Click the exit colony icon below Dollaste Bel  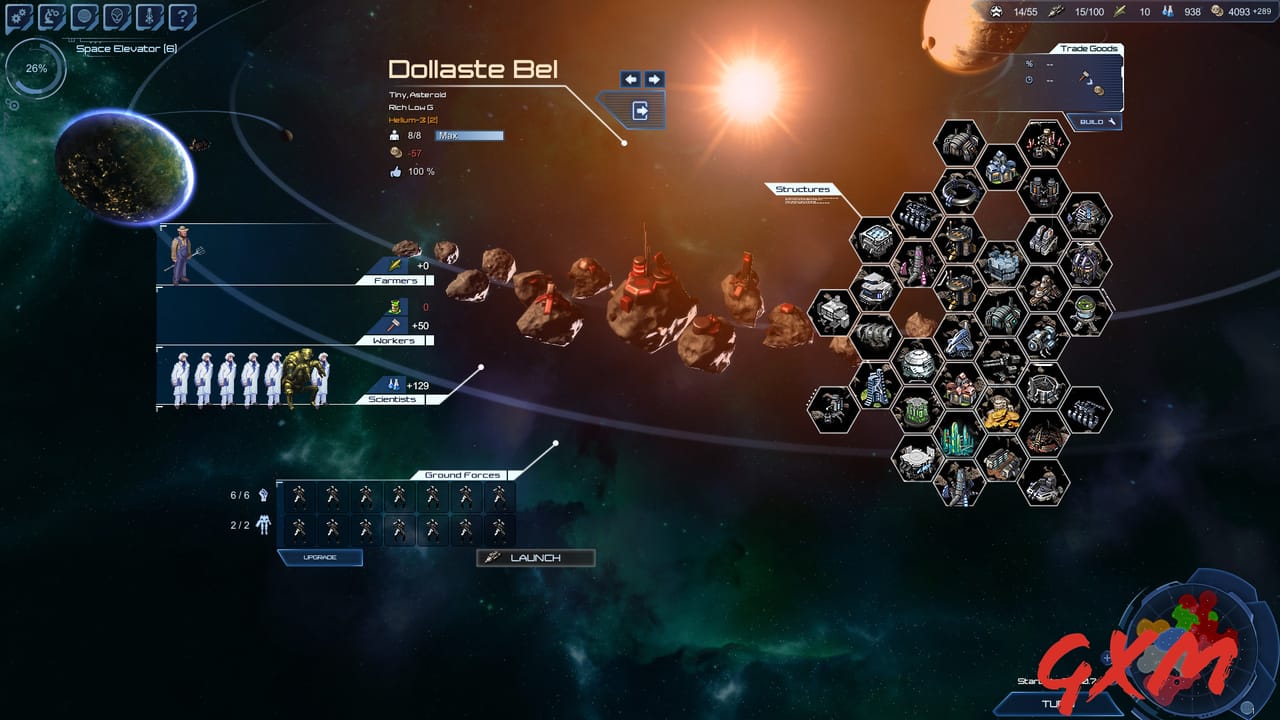tap(639, 108)
